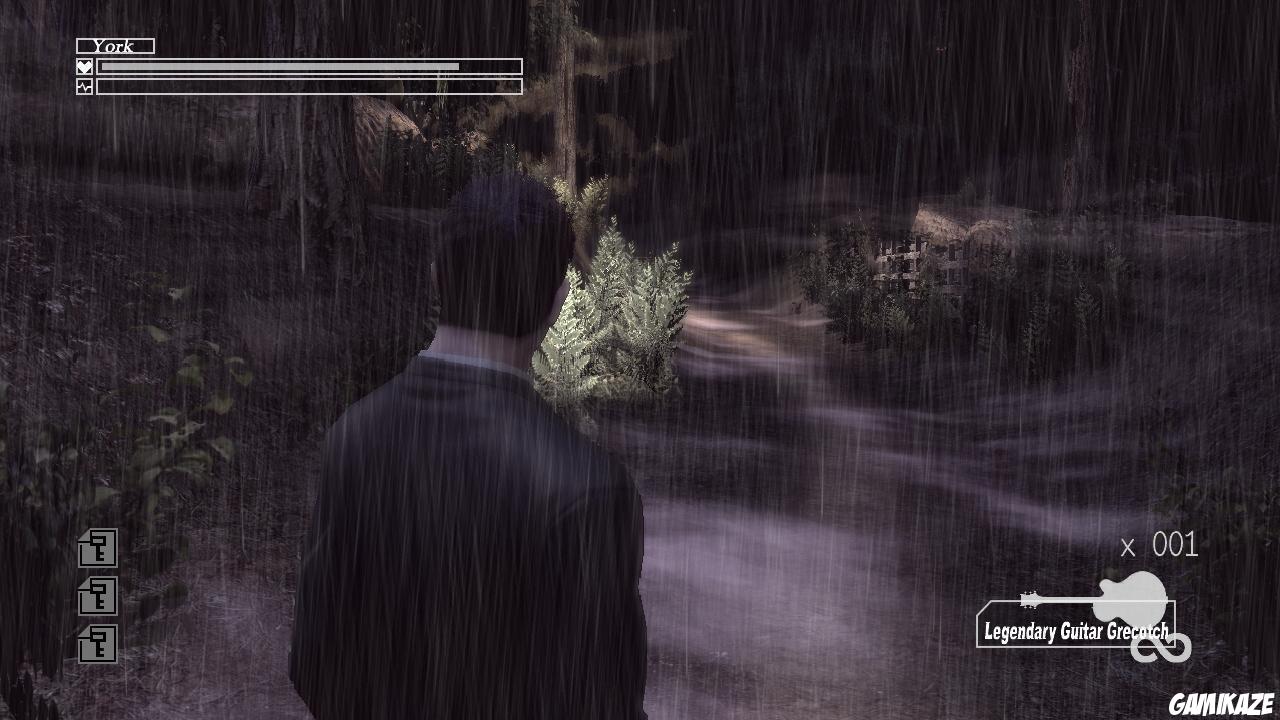1280x720 pixels.
Task: Select the heart health icon beside York's bar
Action: (x=84, y=66)
